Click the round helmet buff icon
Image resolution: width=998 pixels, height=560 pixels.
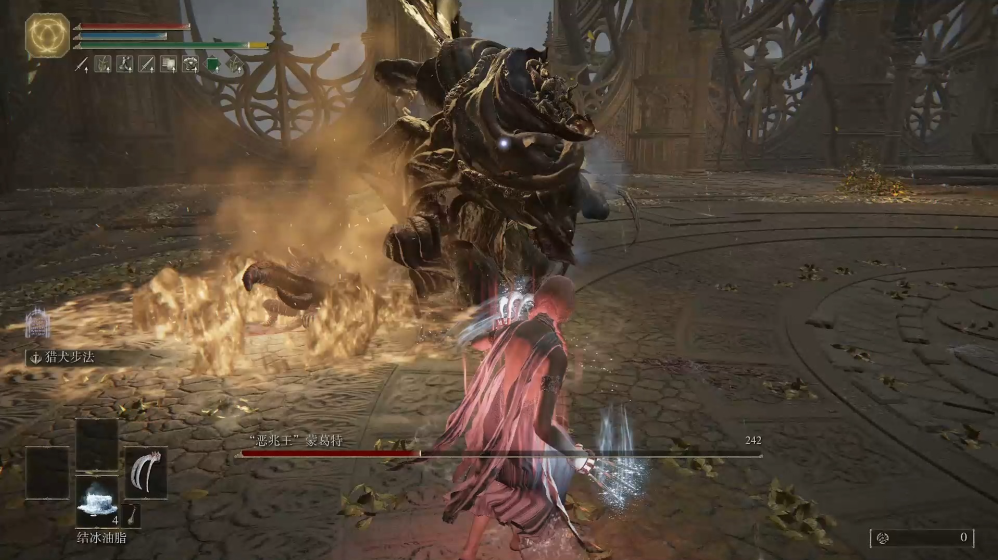tap(190, 64)
